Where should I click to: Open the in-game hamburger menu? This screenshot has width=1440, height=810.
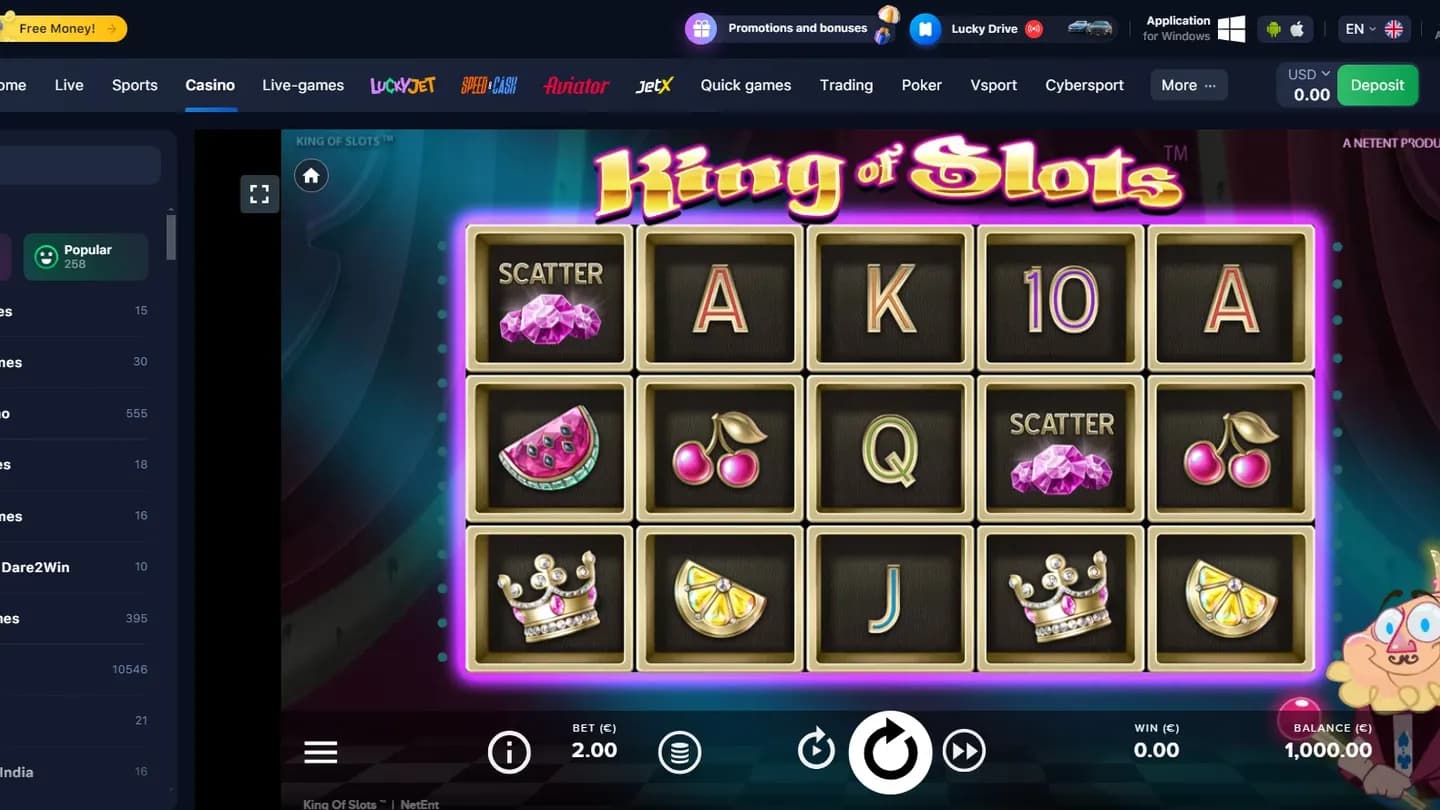coord(320,752)
